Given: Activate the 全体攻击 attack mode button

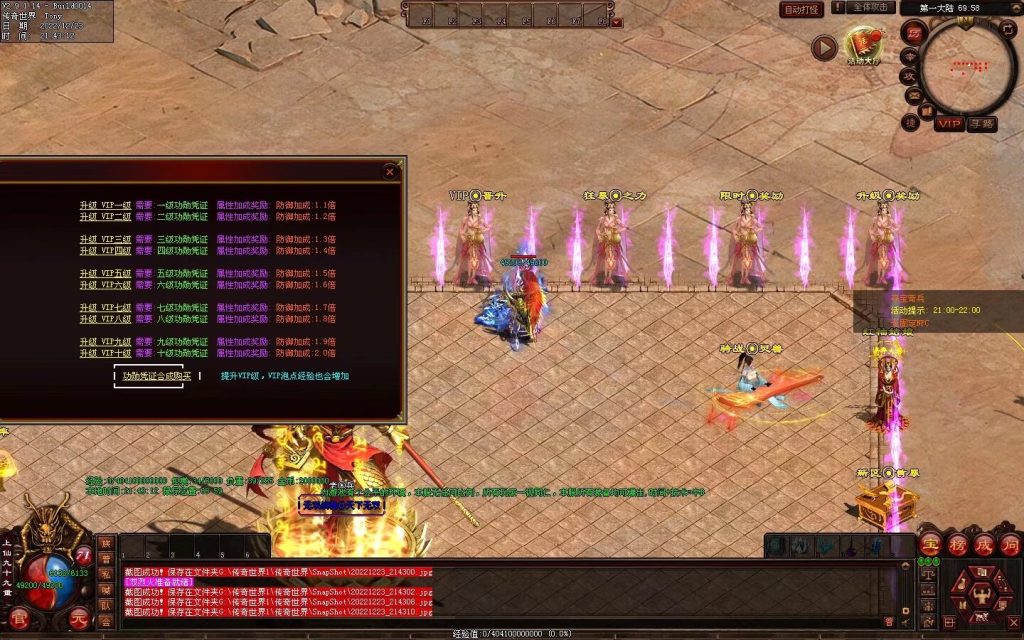Looking at the screenshot, I should [x=871, y=8].
